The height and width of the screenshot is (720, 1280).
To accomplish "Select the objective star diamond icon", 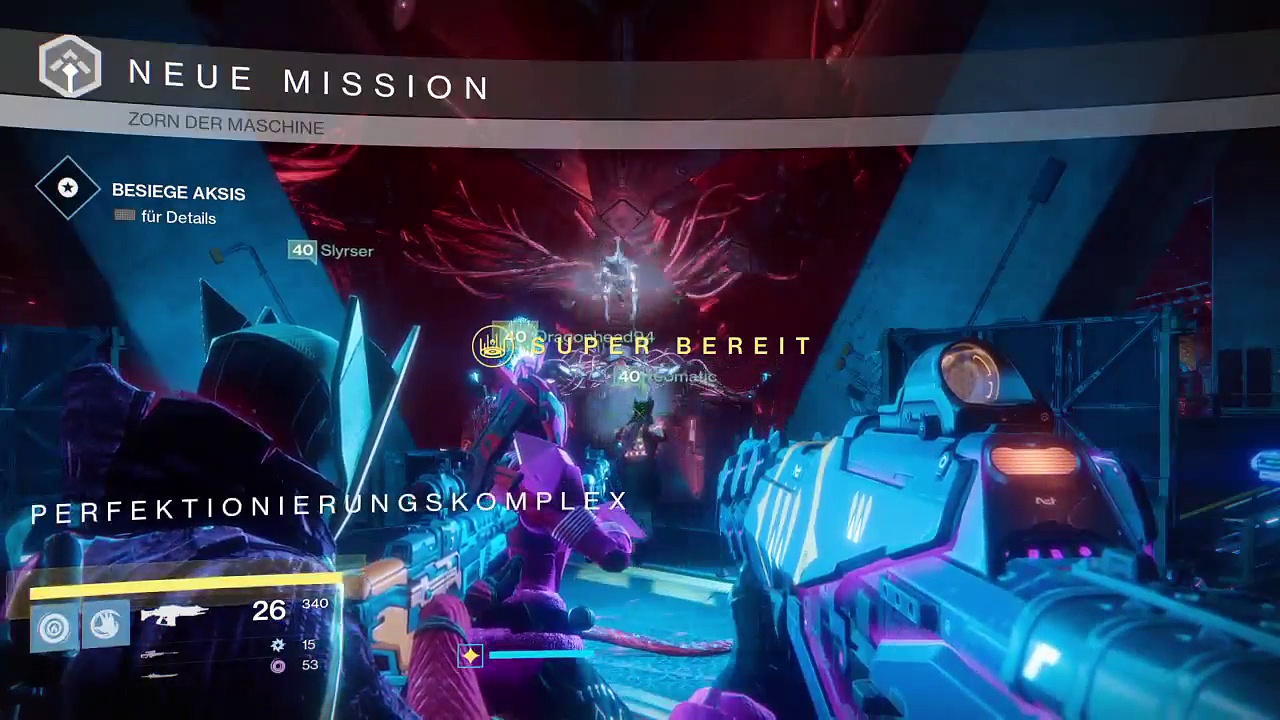I will (x=68, y=188).
